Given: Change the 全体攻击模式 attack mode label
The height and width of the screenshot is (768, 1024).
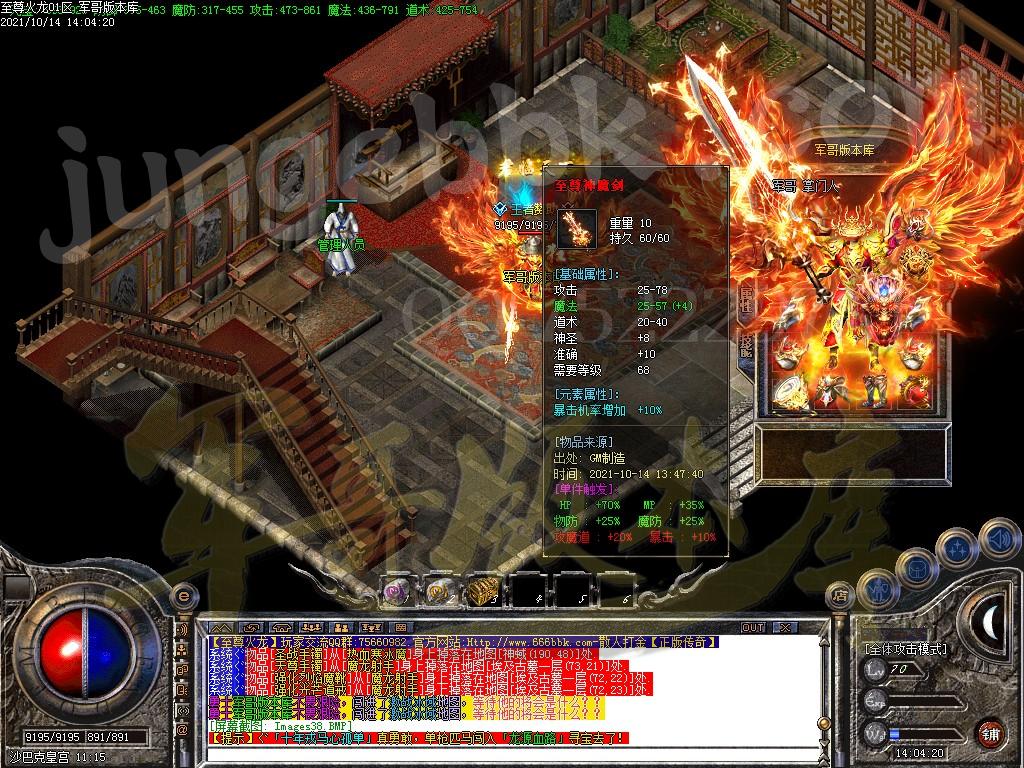Looking at the screenshot, I should pyautogui.click(x=906, y=648).
